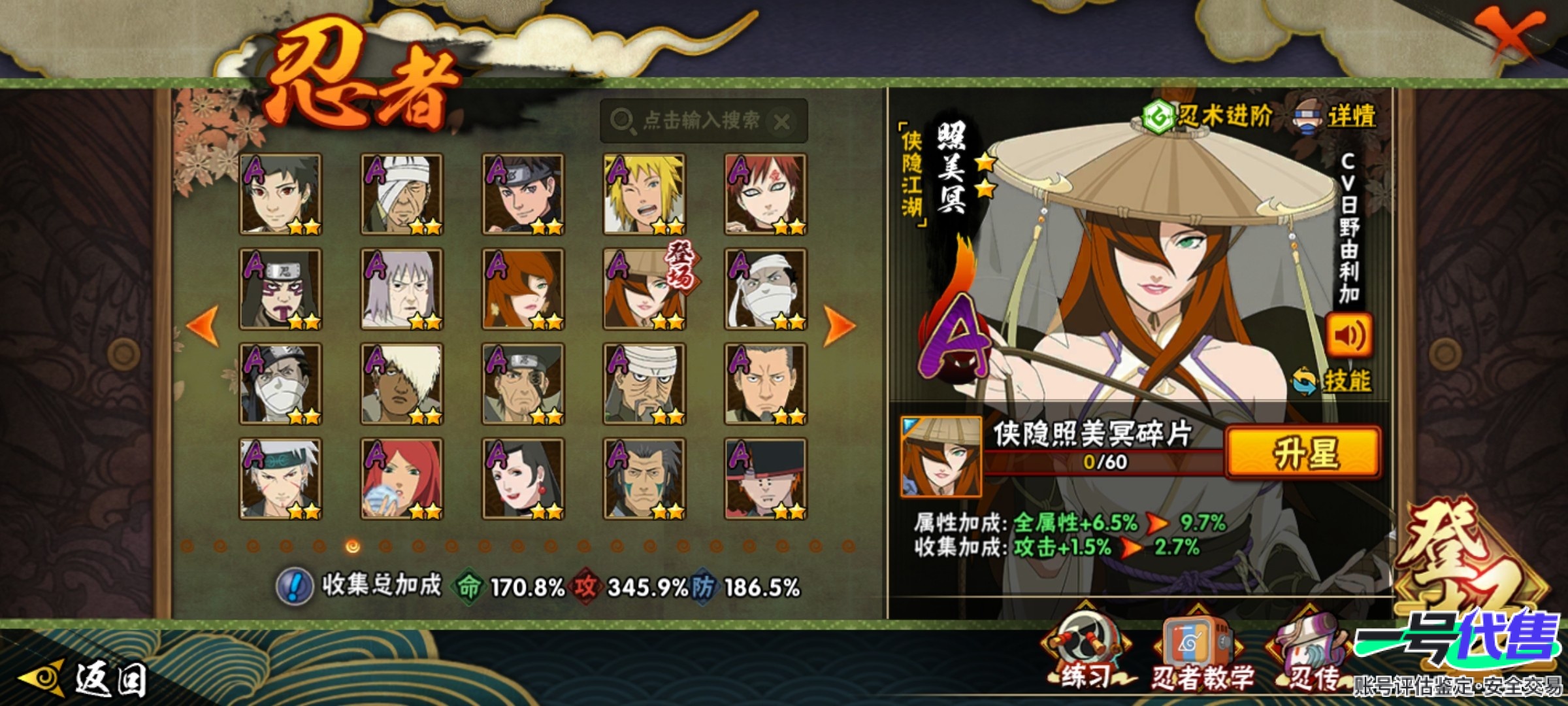Image resolution: width=1568 pixels, height=706 pixels.
Task: Open the 详情 details link
Action: (1337, 118)
